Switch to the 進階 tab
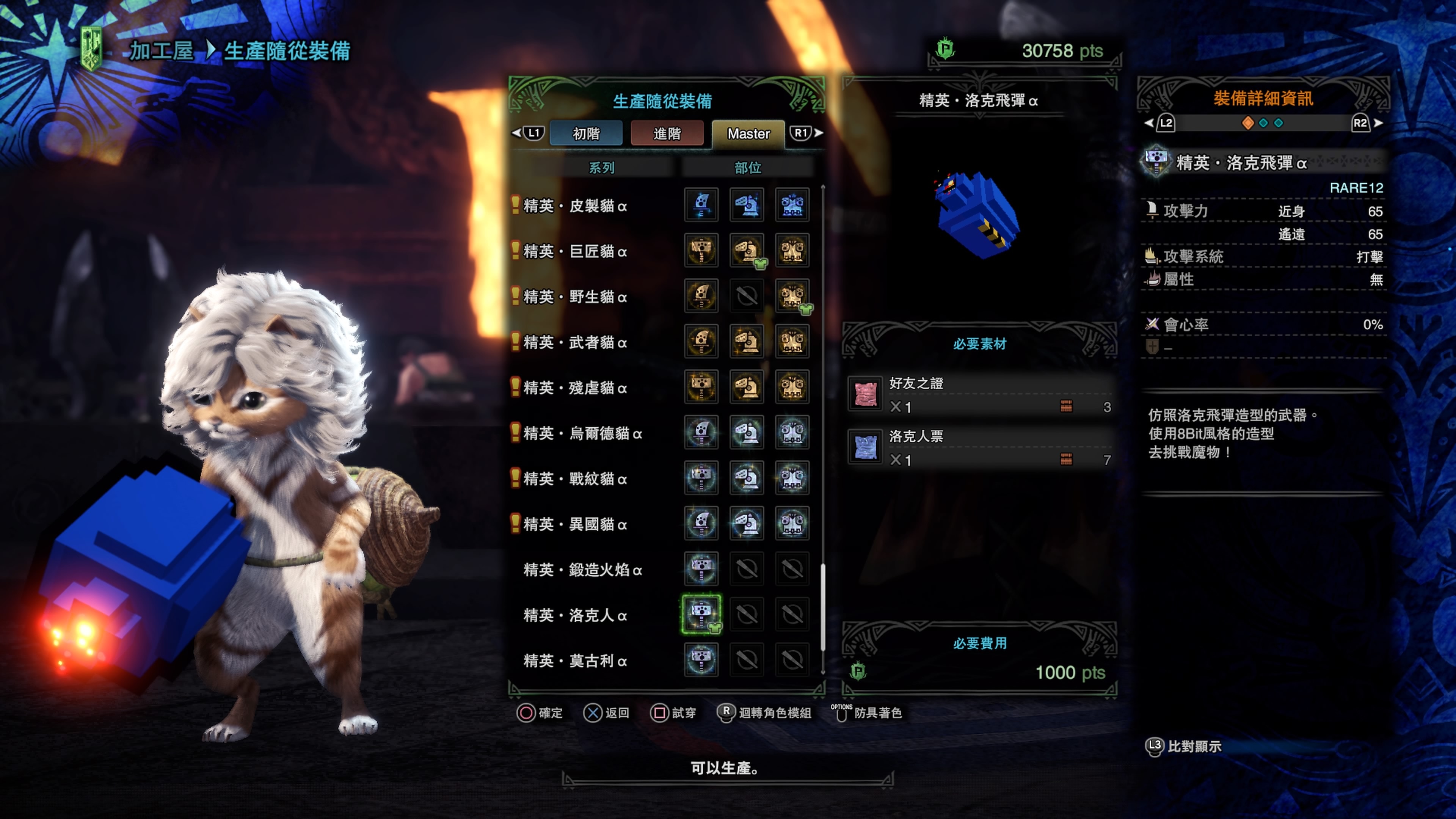Image resolution: width=1456 pixels, height=819 pixels. coord(667,133)
